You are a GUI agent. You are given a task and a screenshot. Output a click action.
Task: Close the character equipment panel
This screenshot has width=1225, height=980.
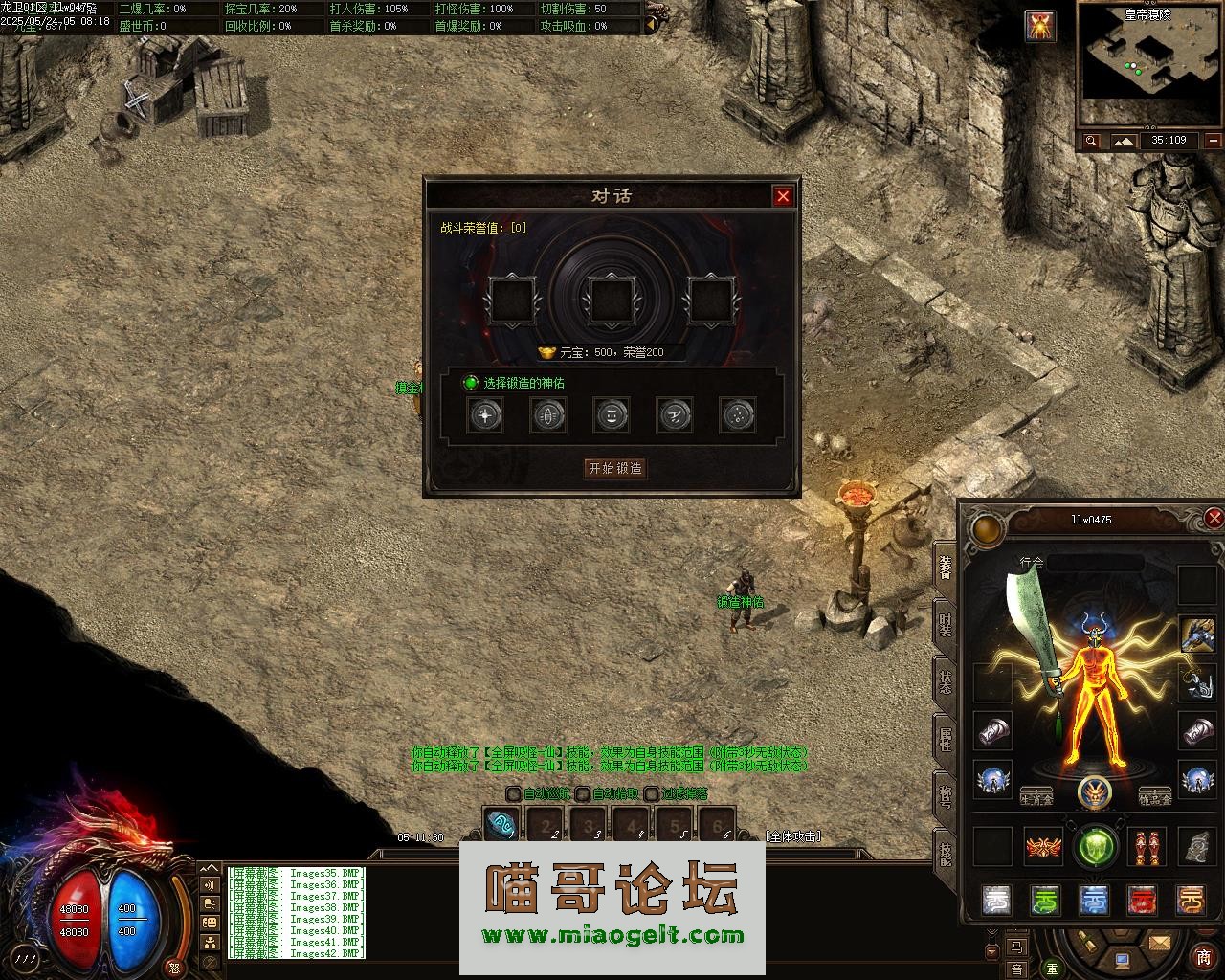1214,519
